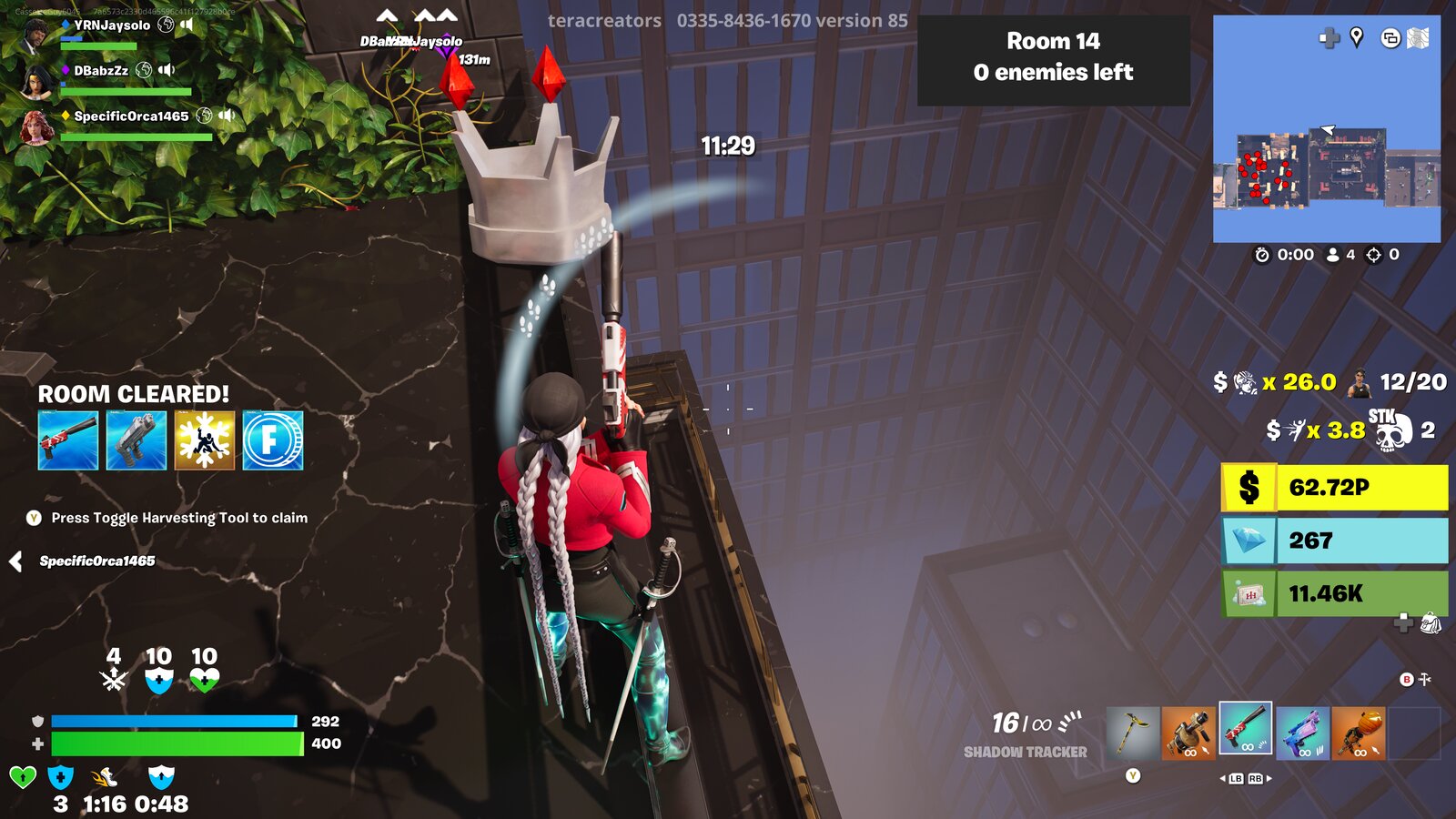Image resolution: width=1456 pixels, height=819 pixels.
Task: Select the pumpkin launcher hotbar slot
Action: pos(1360,733)
